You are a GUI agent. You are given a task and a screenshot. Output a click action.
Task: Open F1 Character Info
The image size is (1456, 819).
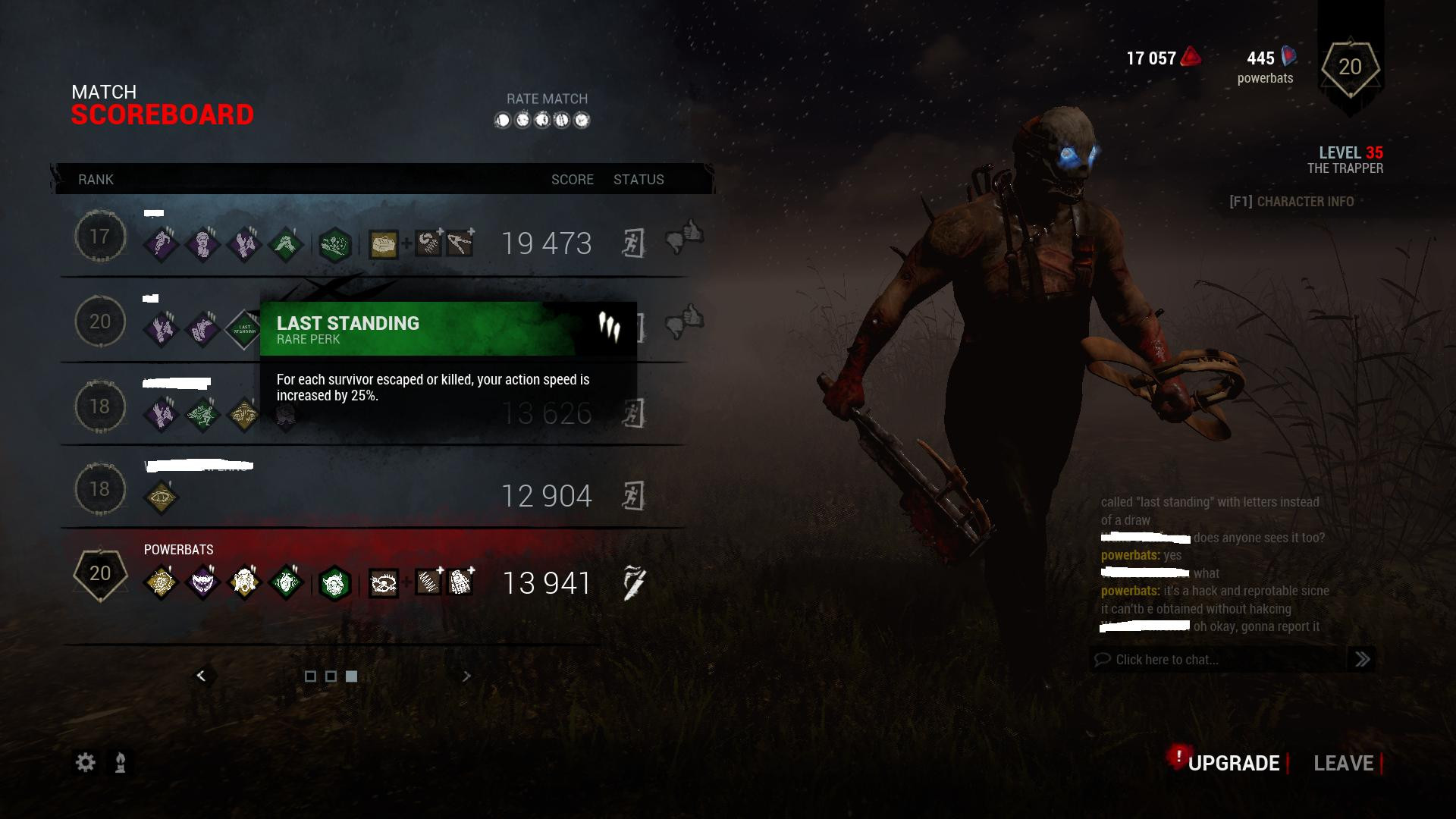(1291, 202)
